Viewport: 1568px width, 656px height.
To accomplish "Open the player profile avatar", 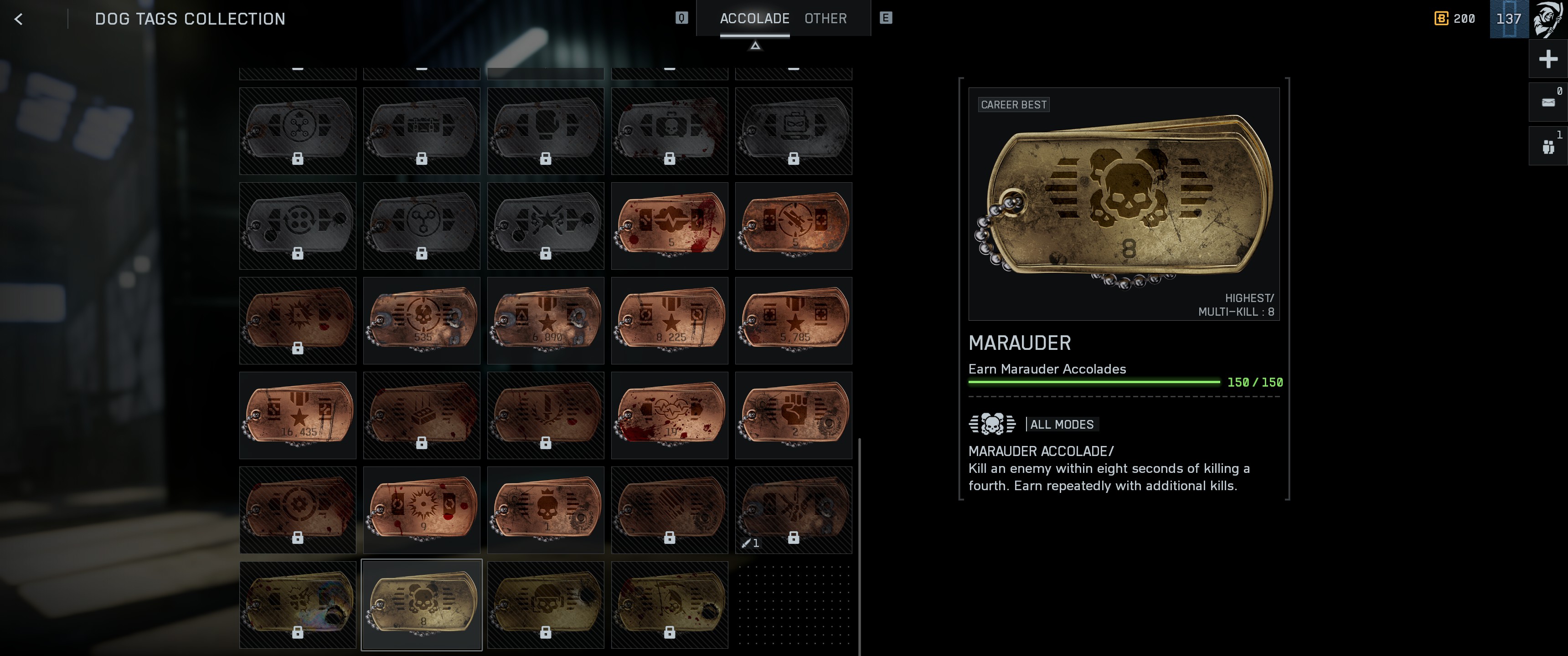I will [1548, 19].
